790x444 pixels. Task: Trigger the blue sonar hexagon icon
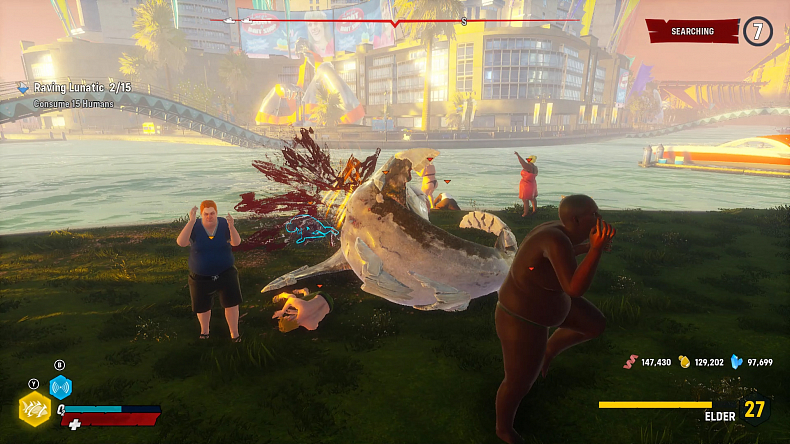click(x=61, y=387)
